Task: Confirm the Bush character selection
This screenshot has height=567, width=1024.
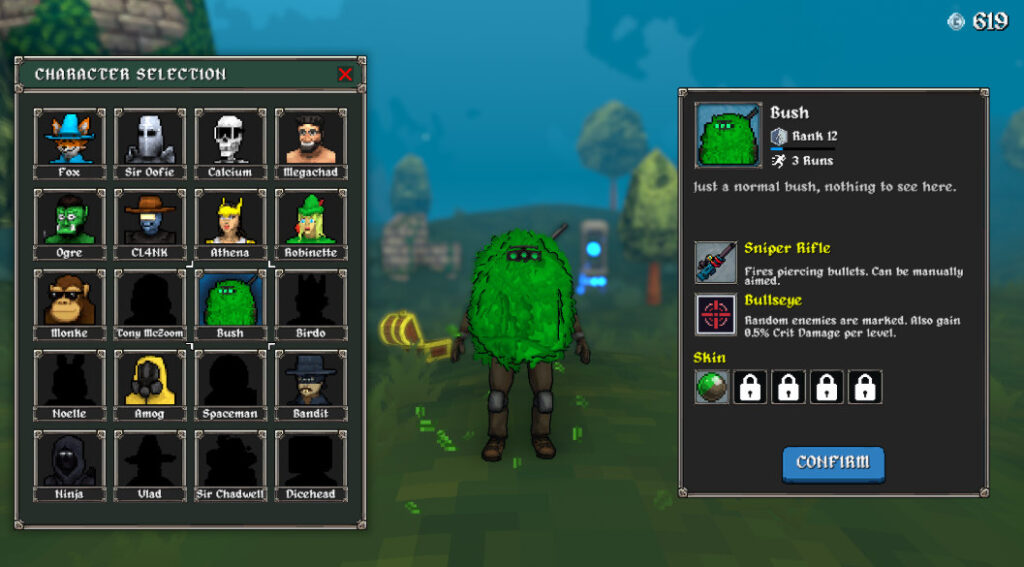Action: pos(833,463)
